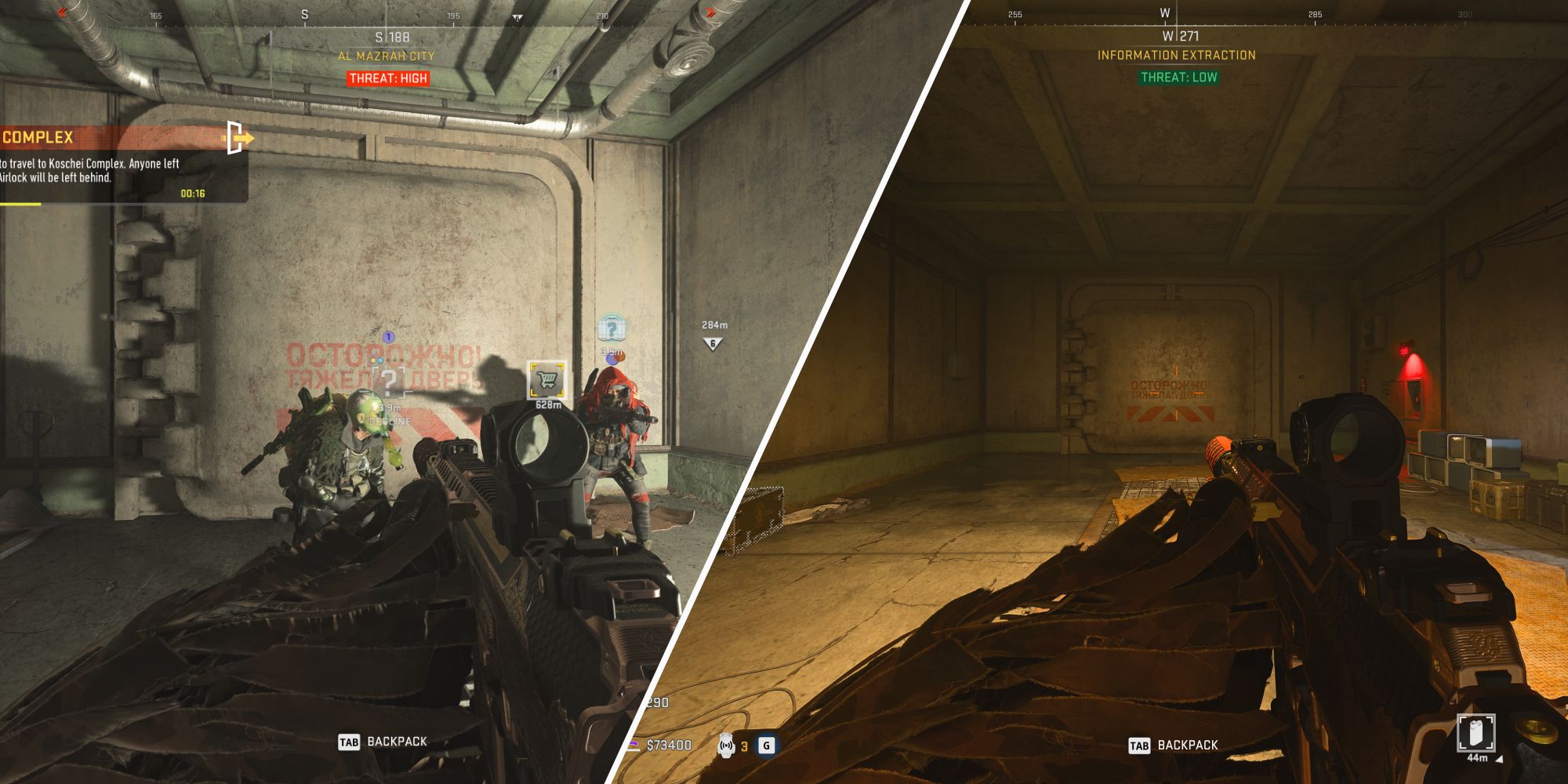
Task: Toggle the THREAT: HIGH indicator
Action: point(387,78)
